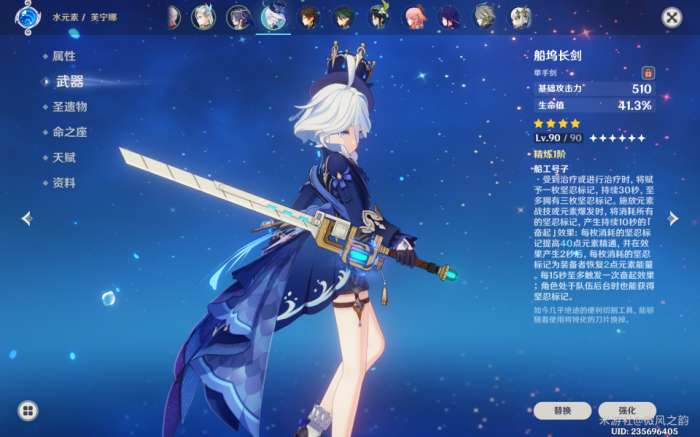The width and height of the screenshot is (700, 437).
Task: Open the four-square grid menu button
Action: click(x=28, y=410)
